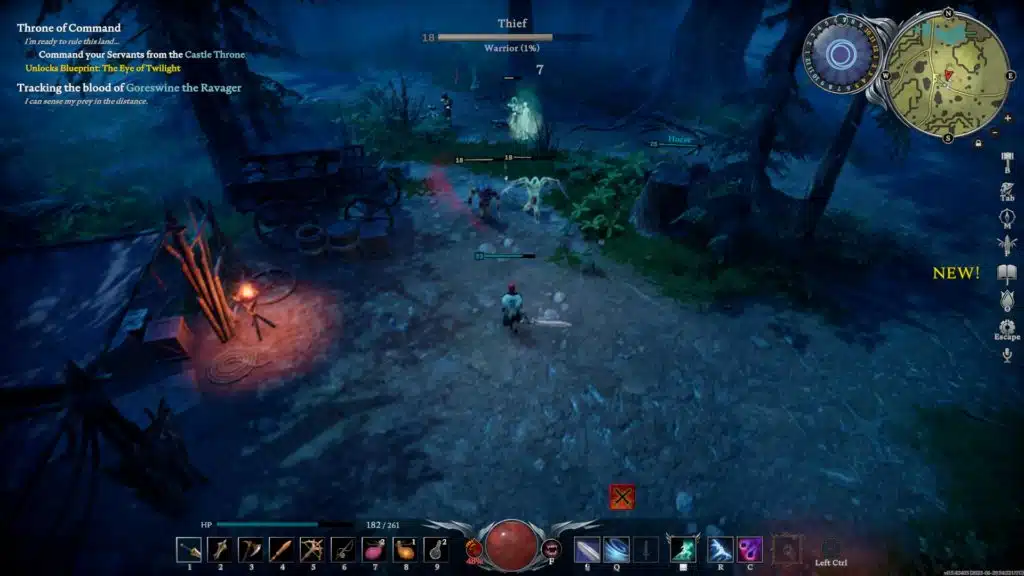The image size is (1024, 576).
Task: Open the book icon marked NEW
Action: click(1007, 273)
